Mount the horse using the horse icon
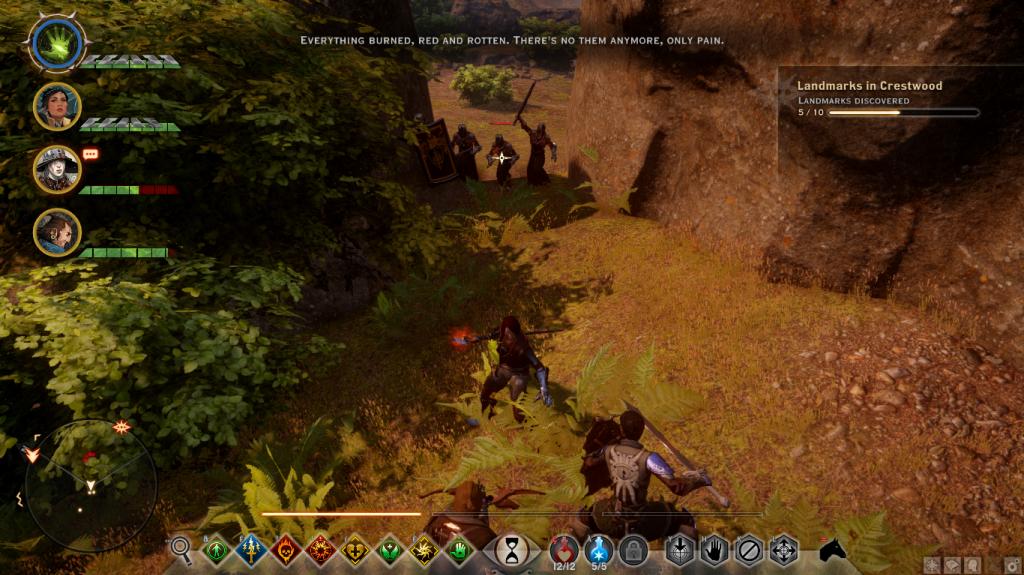1024x575 pixels. 833,549
